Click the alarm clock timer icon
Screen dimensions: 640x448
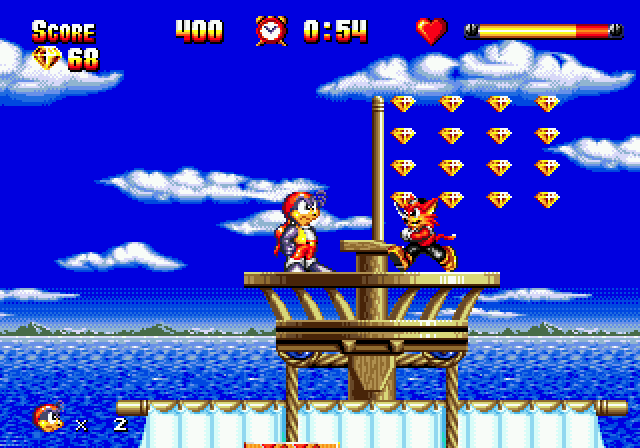point(270,30)
